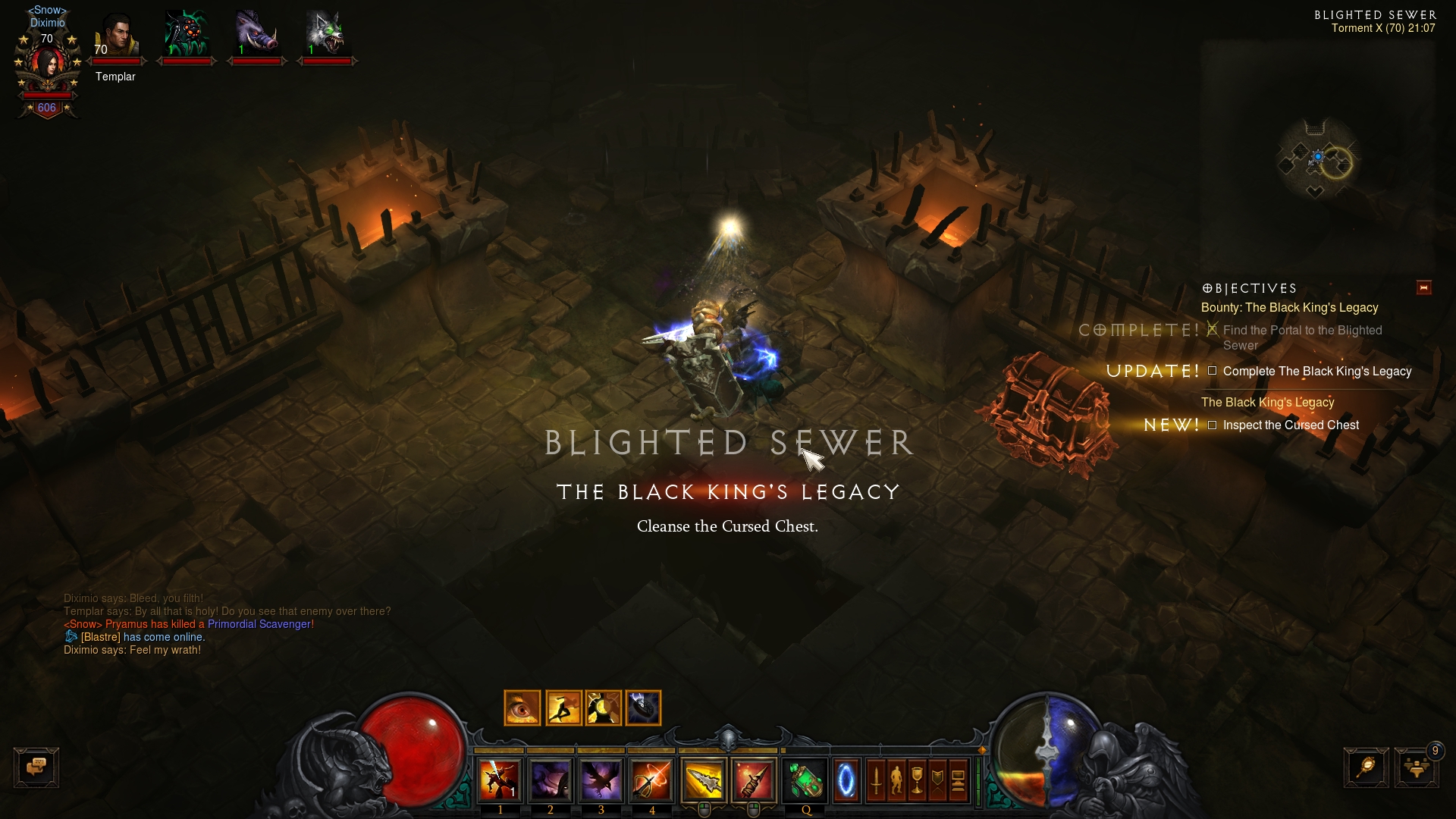This screenshot has width=1456, height=819.
Task: Click the boar companion portrait
Action: point(256,35)
